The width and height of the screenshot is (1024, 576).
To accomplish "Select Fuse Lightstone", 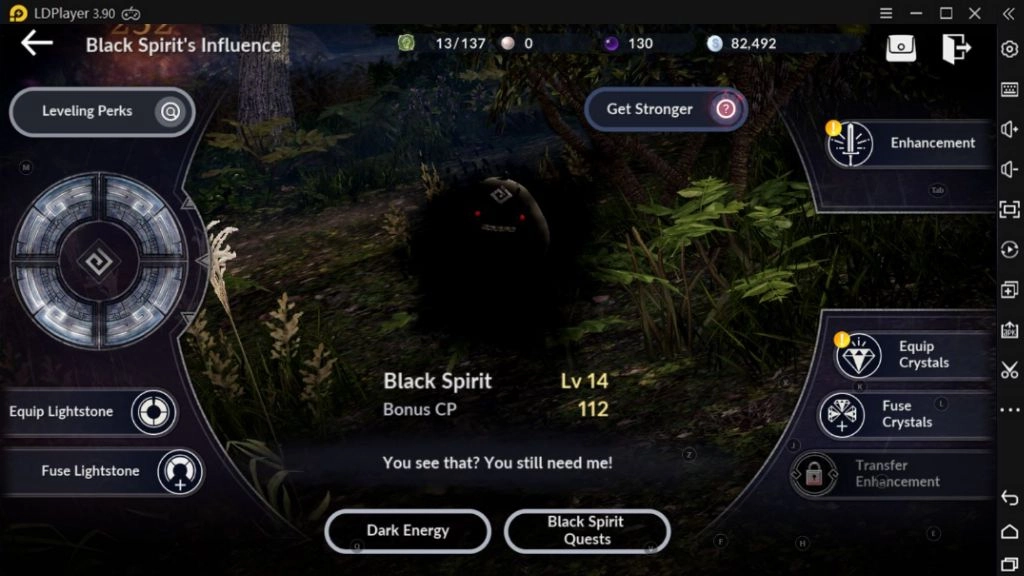I will (x=105, y=471).
